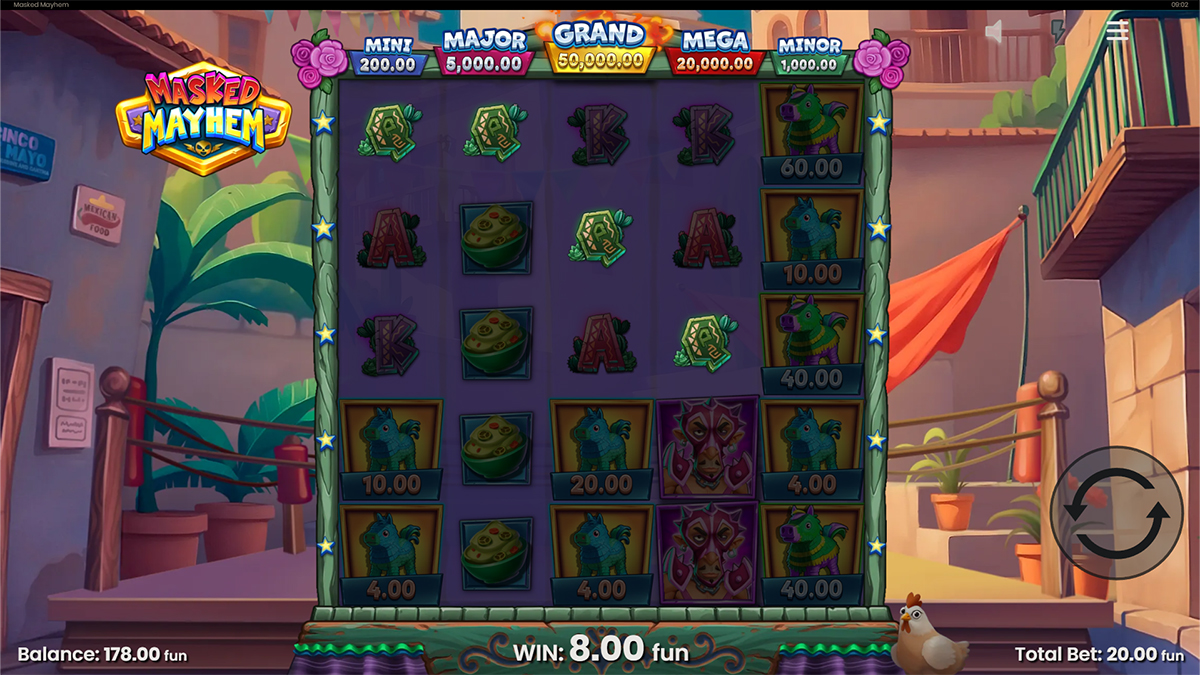Toggle turbo mode lightning bolt icon
Screen dimensions: 1200x675
click(1058, 31)
